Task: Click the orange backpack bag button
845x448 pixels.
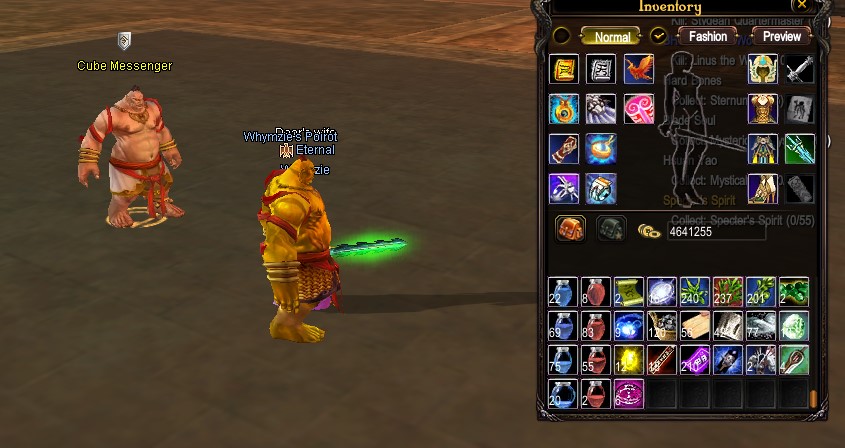Action: pyautogui.click(x=570, y=229)
